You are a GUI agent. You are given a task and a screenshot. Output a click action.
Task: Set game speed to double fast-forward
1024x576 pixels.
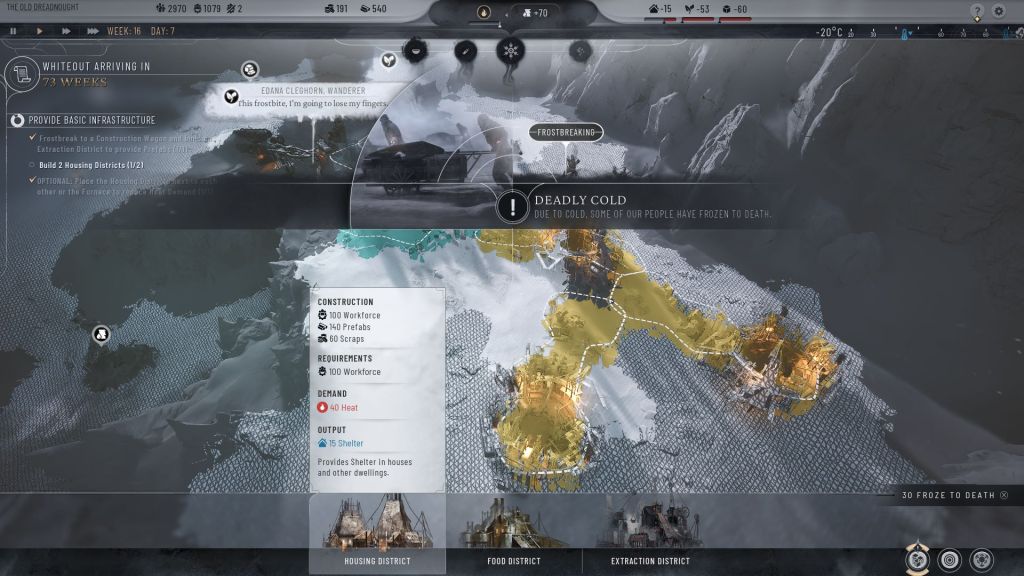(66, 31)
